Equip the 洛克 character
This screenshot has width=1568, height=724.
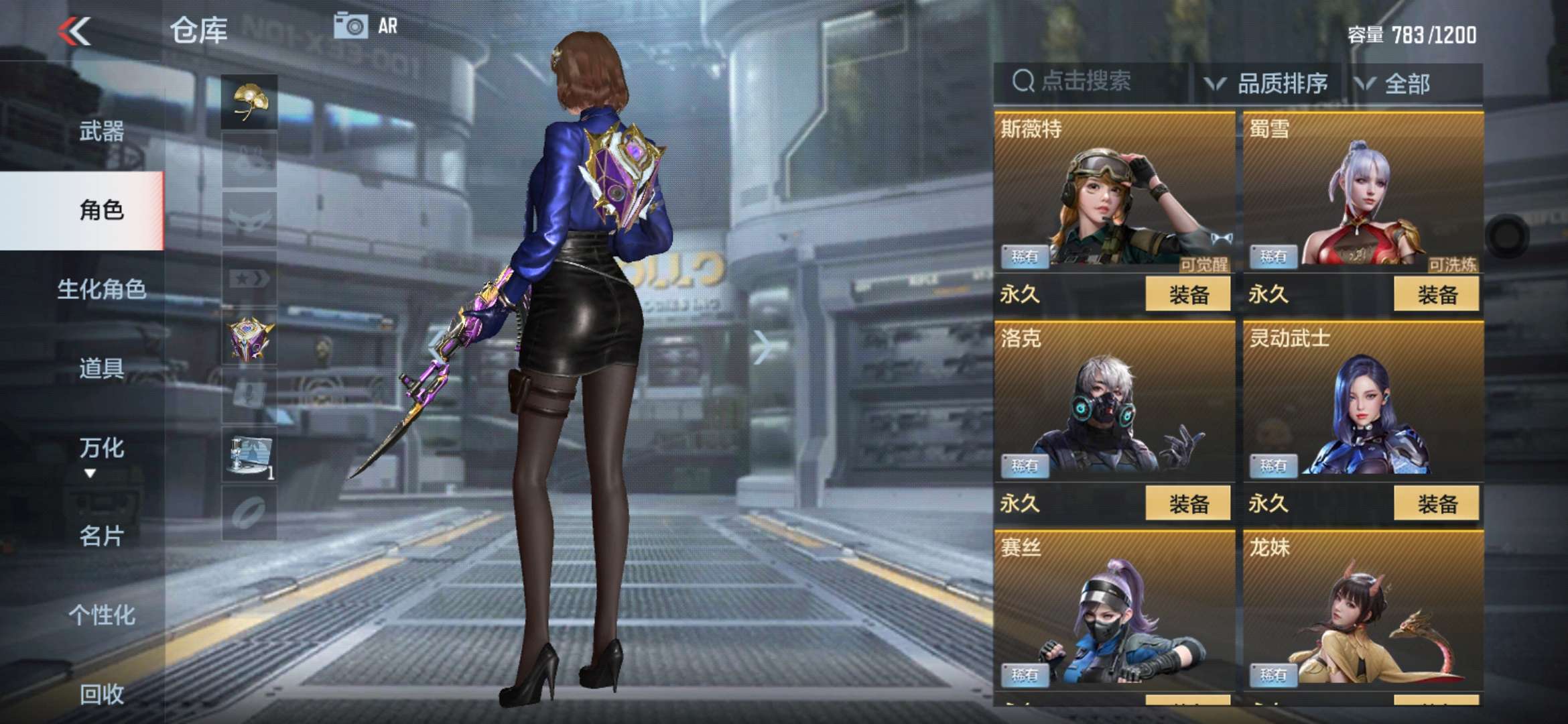(x=1188, y=503)
